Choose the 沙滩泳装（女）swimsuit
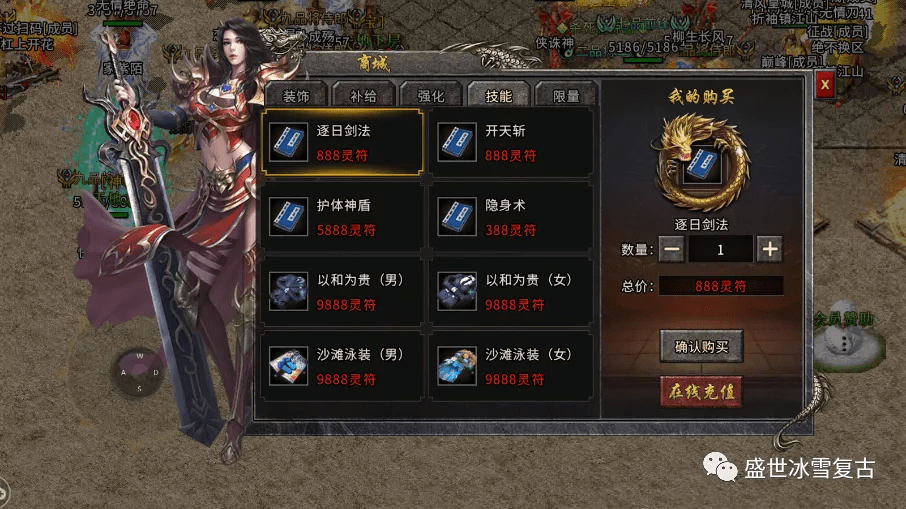The image size is (906, 509). (x=512, y=366)
